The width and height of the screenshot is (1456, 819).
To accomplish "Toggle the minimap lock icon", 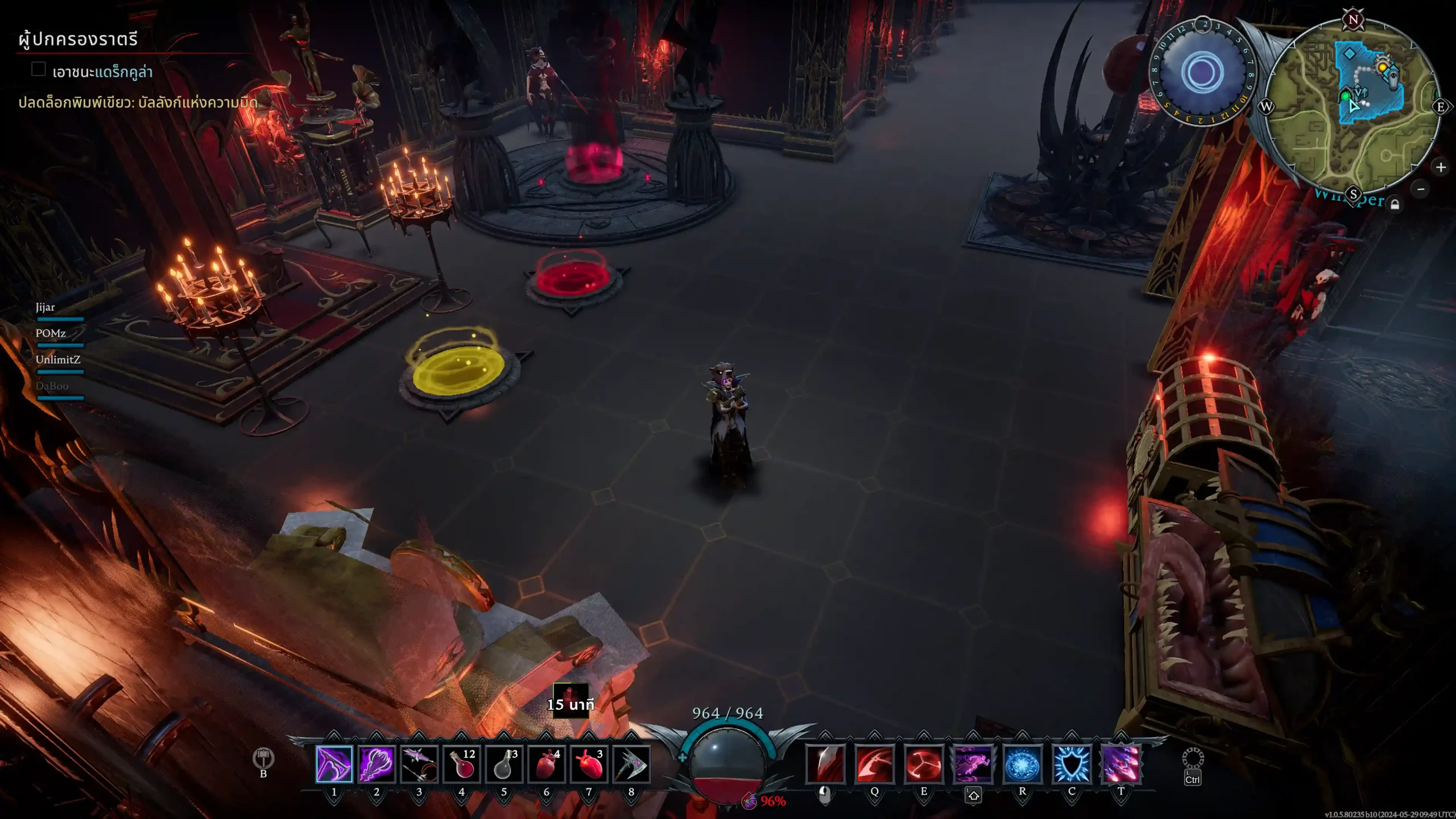I will pyautogui.click(x=1395, y=205).
